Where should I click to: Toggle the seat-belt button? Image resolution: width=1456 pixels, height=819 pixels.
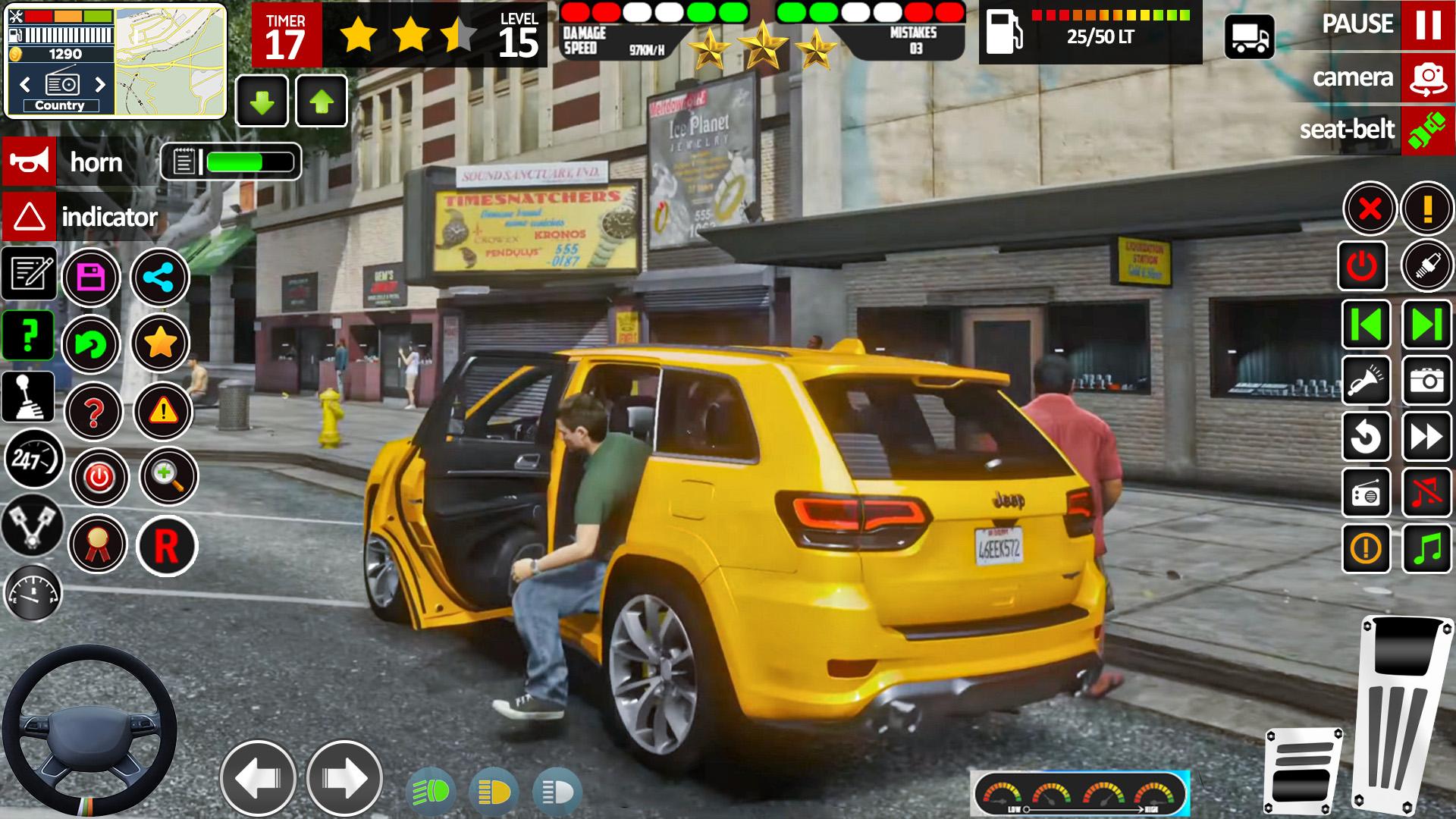pyautogui.click(x=1427, y=130)
